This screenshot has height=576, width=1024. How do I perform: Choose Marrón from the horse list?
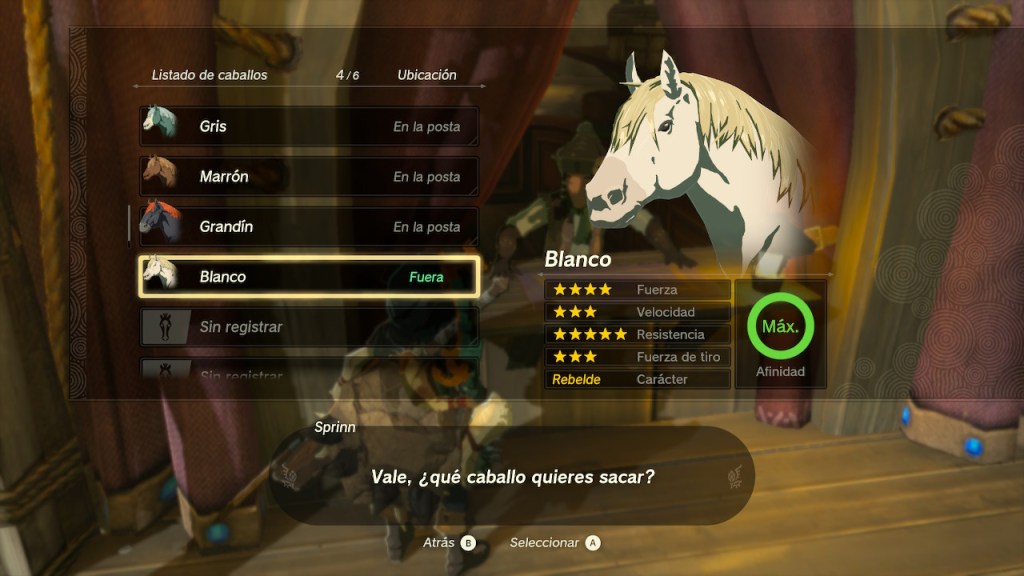click(x=308, y=177)
